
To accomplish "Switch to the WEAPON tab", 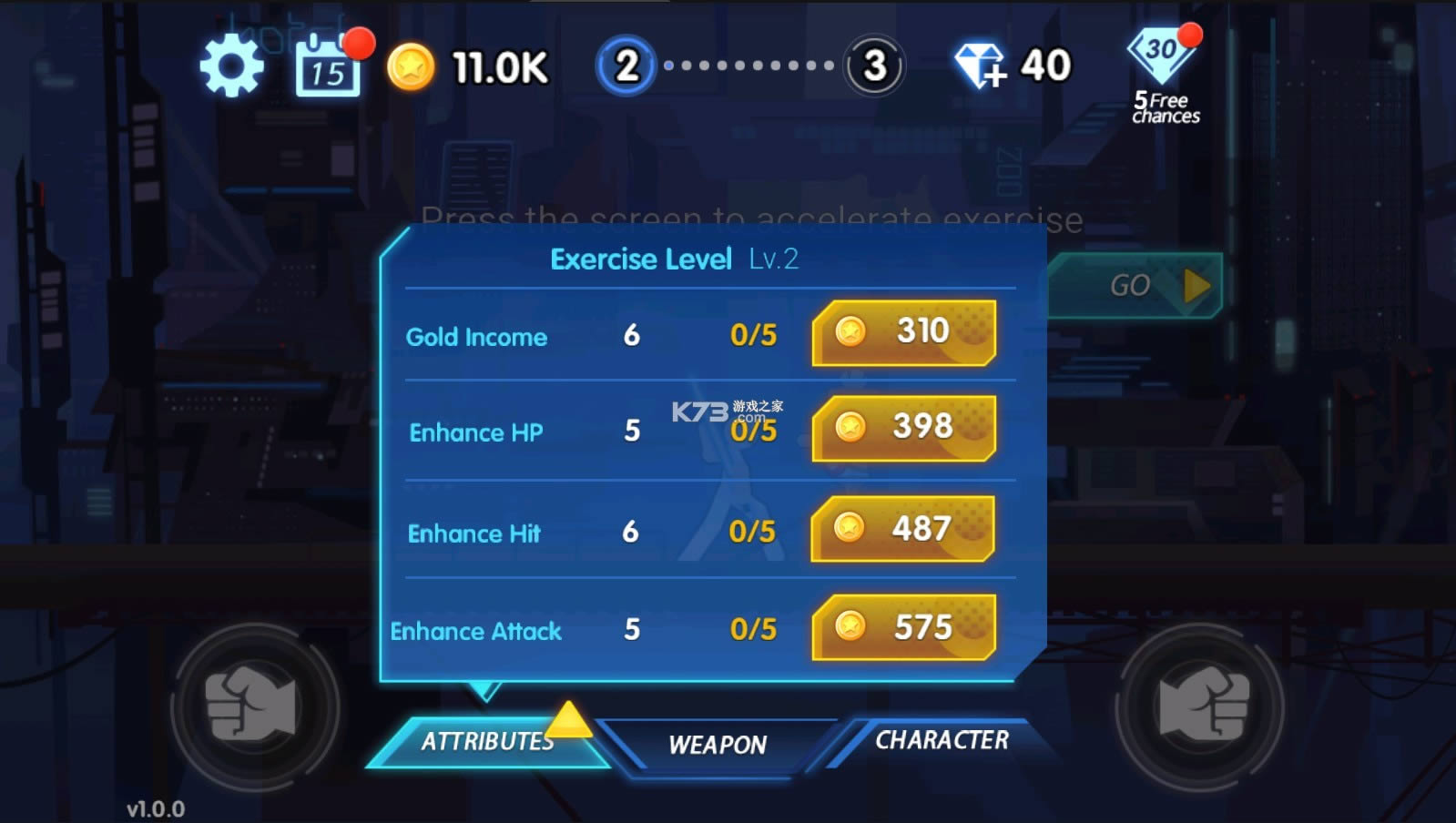I will (x=718, y=746).
